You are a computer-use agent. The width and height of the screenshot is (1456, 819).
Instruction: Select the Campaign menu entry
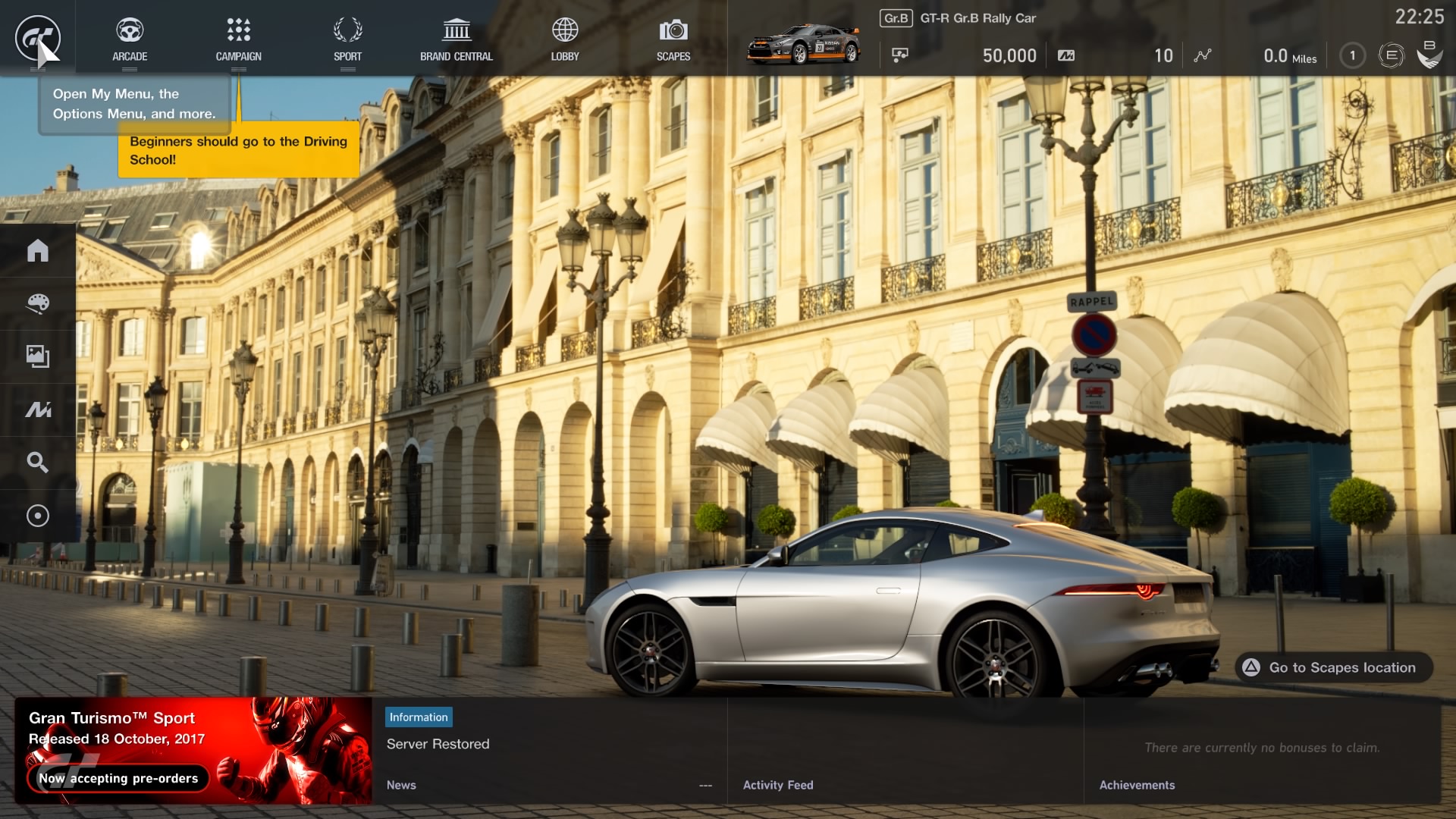(x=238, y=39)
